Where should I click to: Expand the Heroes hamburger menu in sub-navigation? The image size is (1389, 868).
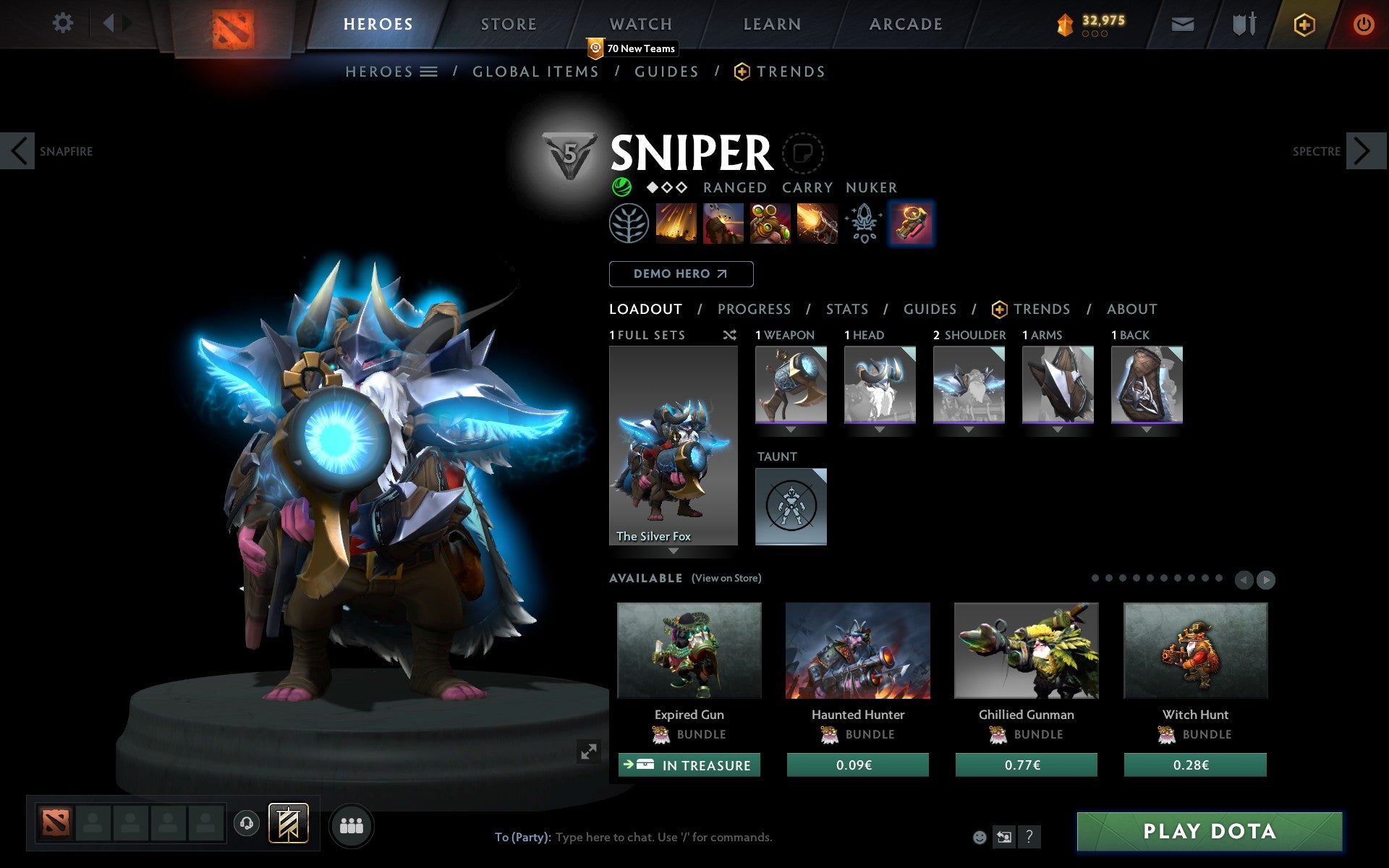429,72
